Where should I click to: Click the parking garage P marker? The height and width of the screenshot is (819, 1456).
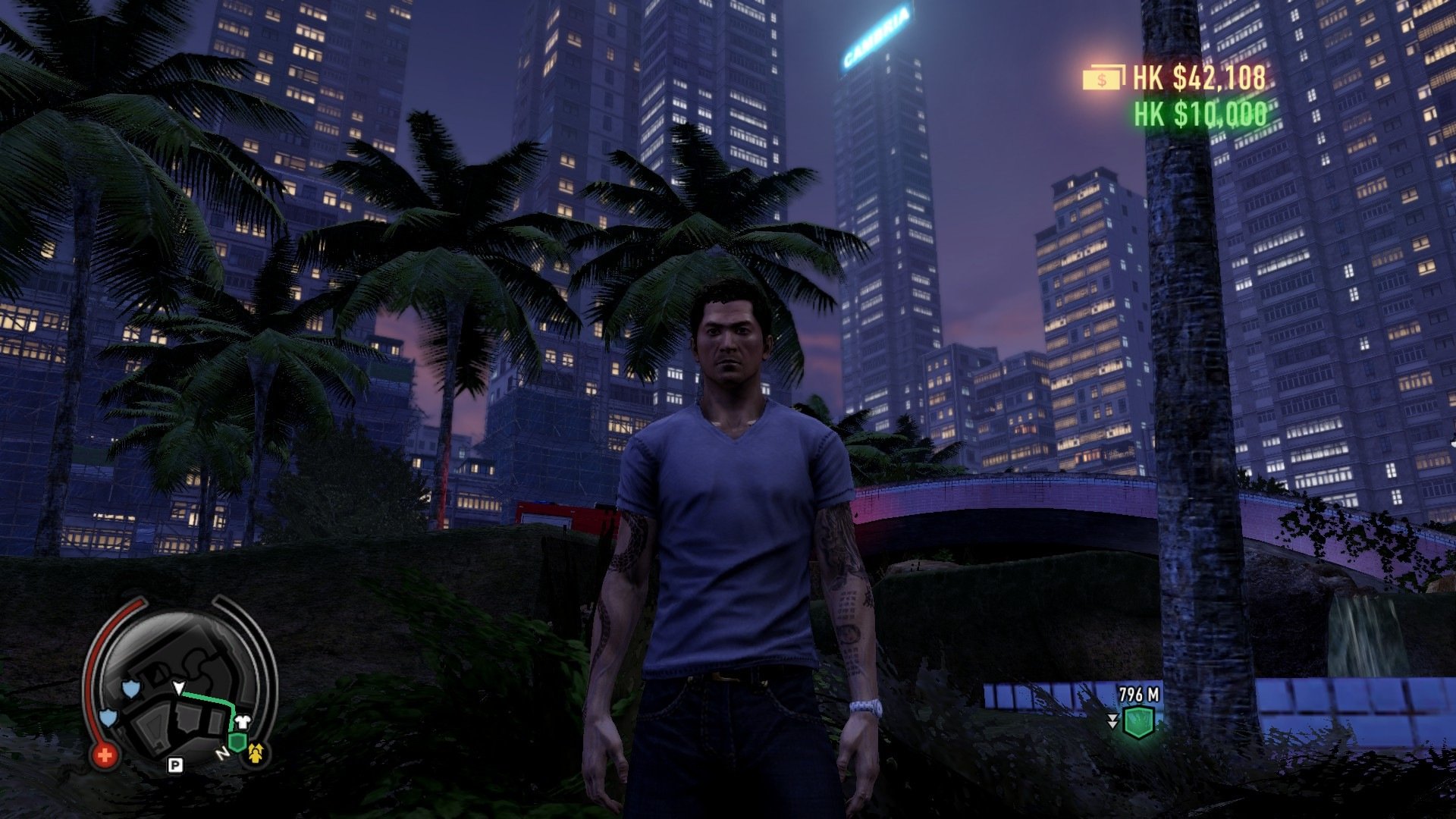tap(175, 765)
